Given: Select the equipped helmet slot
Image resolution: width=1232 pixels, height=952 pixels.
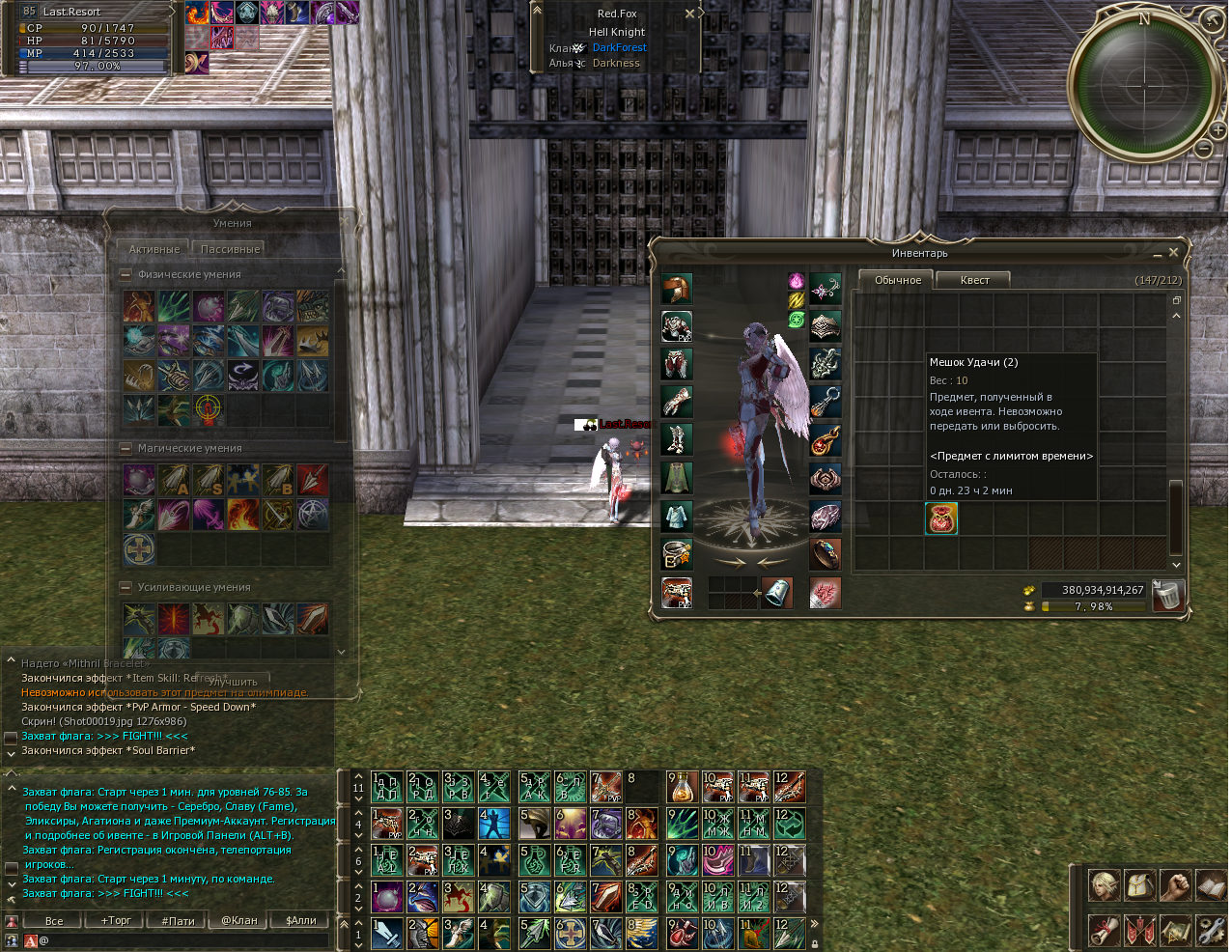Looking at the screenshot, I should pos(677,289).
